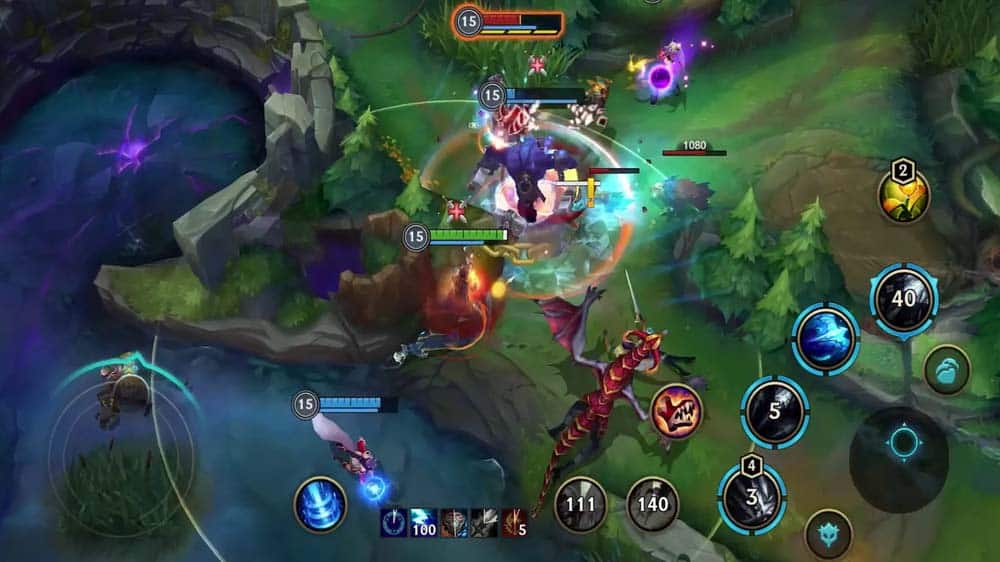Activate the blue swirl recall button
Image resolution: width=1000 pixels, height=562 pixels.
(x=320, y=504)
